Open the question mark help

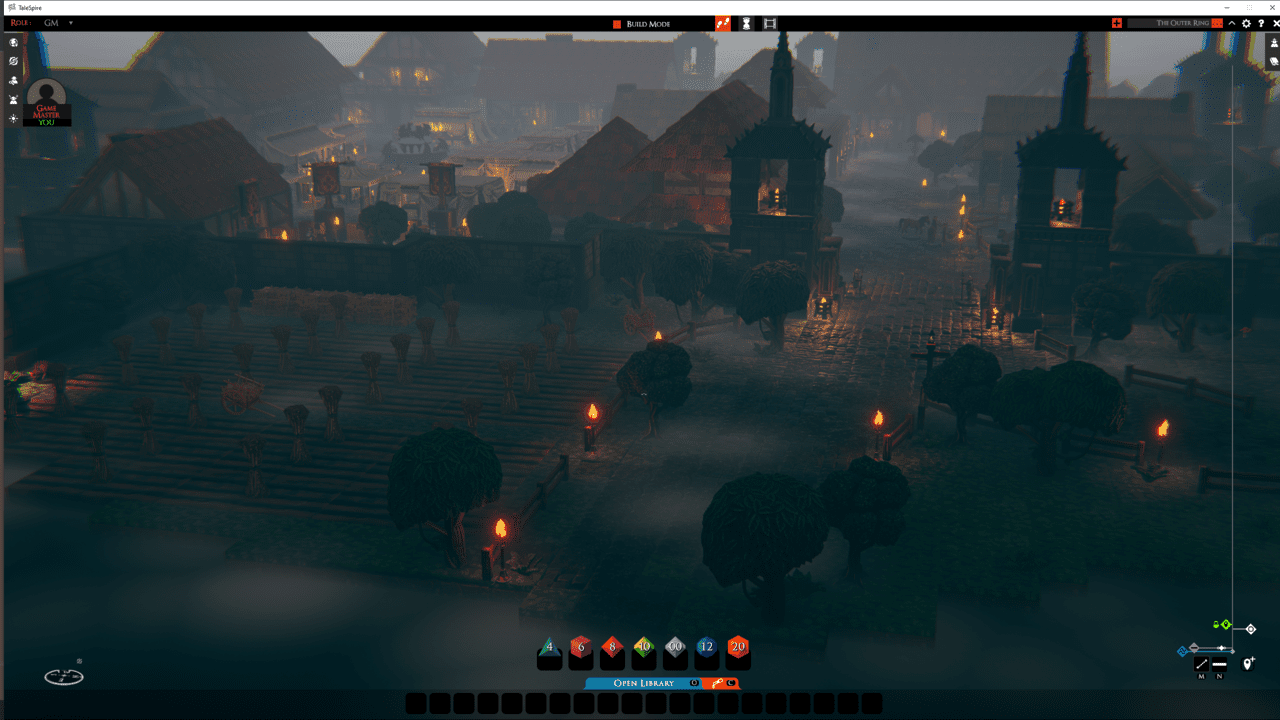[x=1261, y=23]
